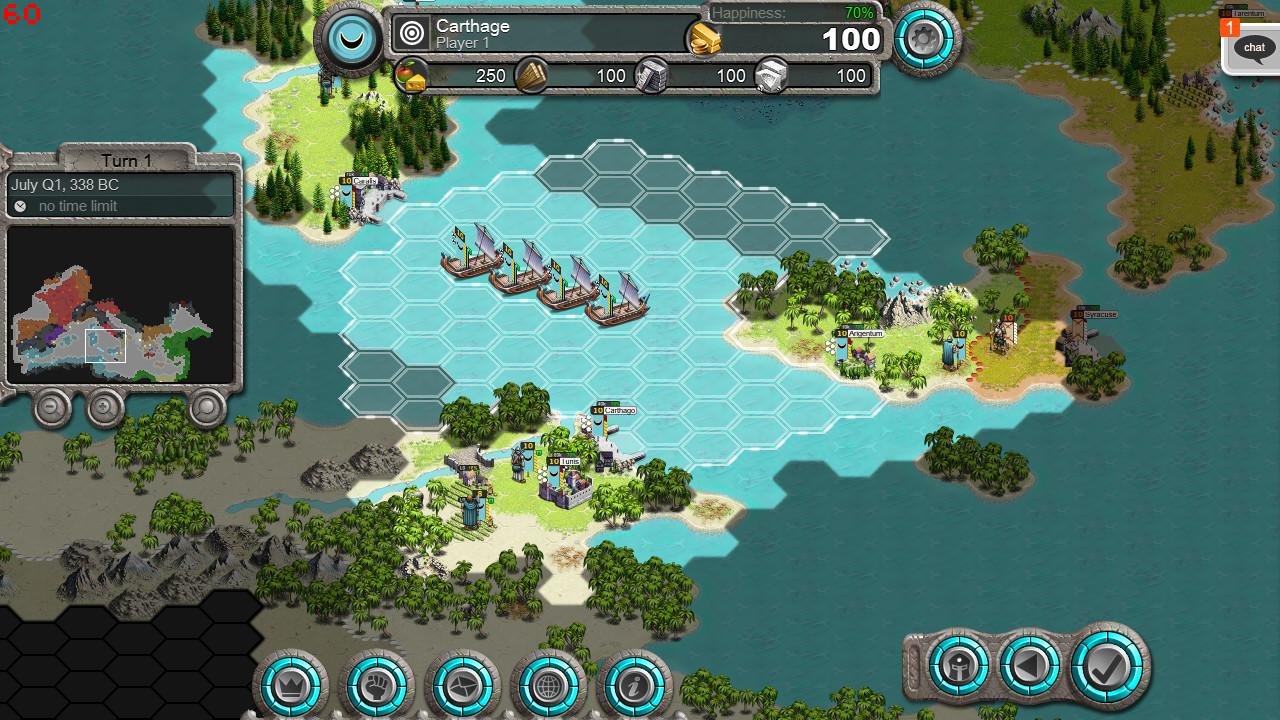Zoom out with the minus magnifier

(x=52, y=407)
